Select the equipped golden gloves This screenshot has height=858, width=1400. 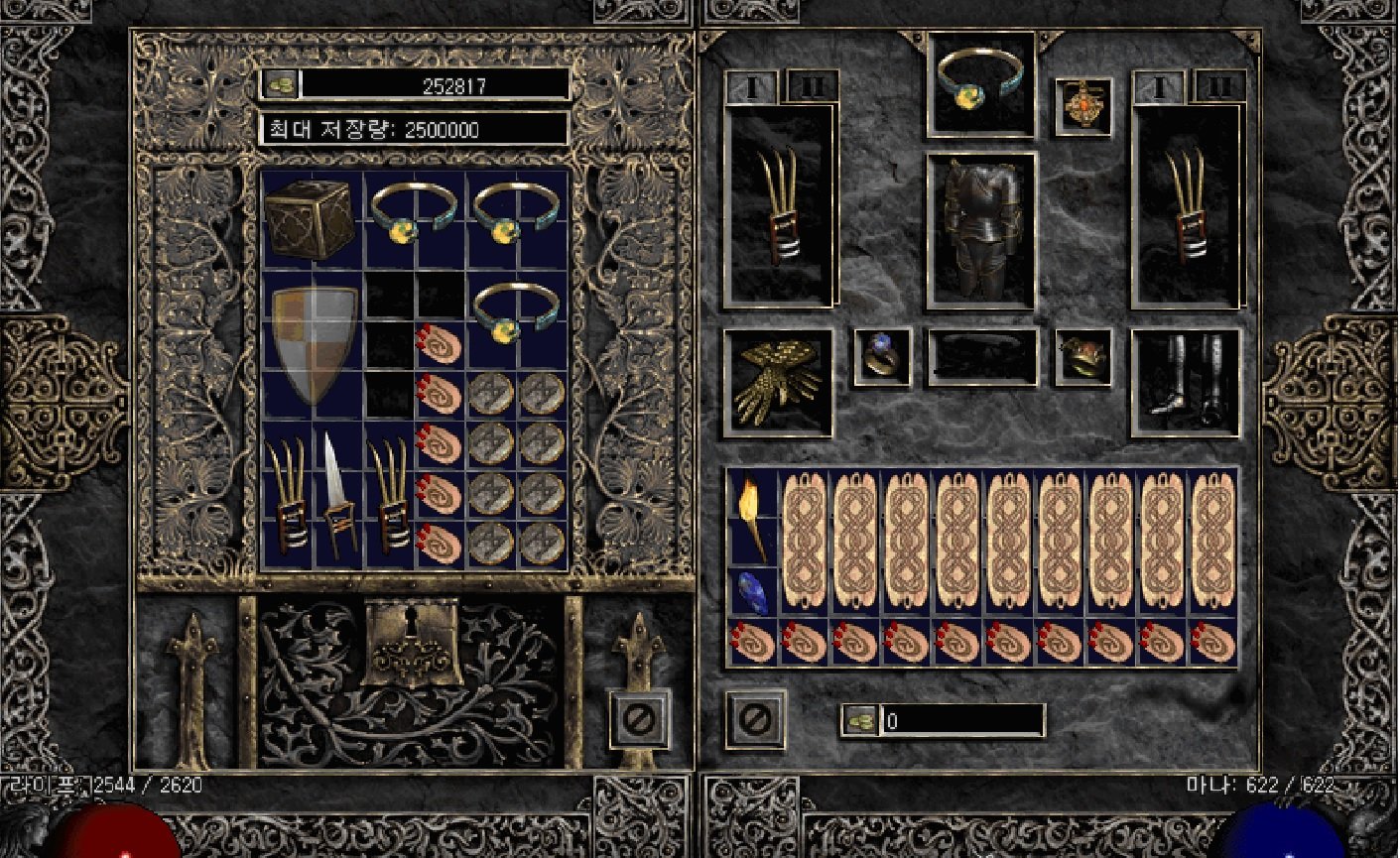778,382
